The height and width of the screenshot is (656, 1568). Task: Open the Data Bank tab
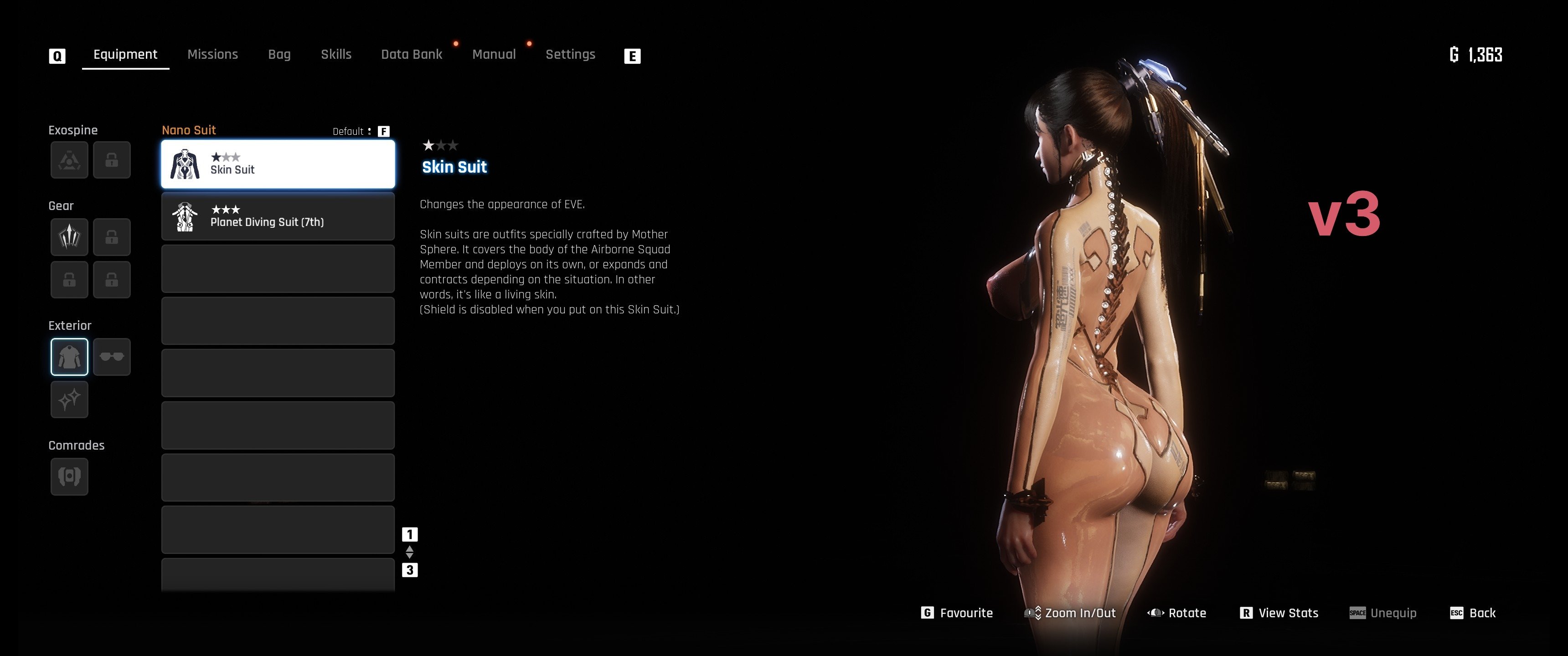pyautogui.click(x=412, y=54)
